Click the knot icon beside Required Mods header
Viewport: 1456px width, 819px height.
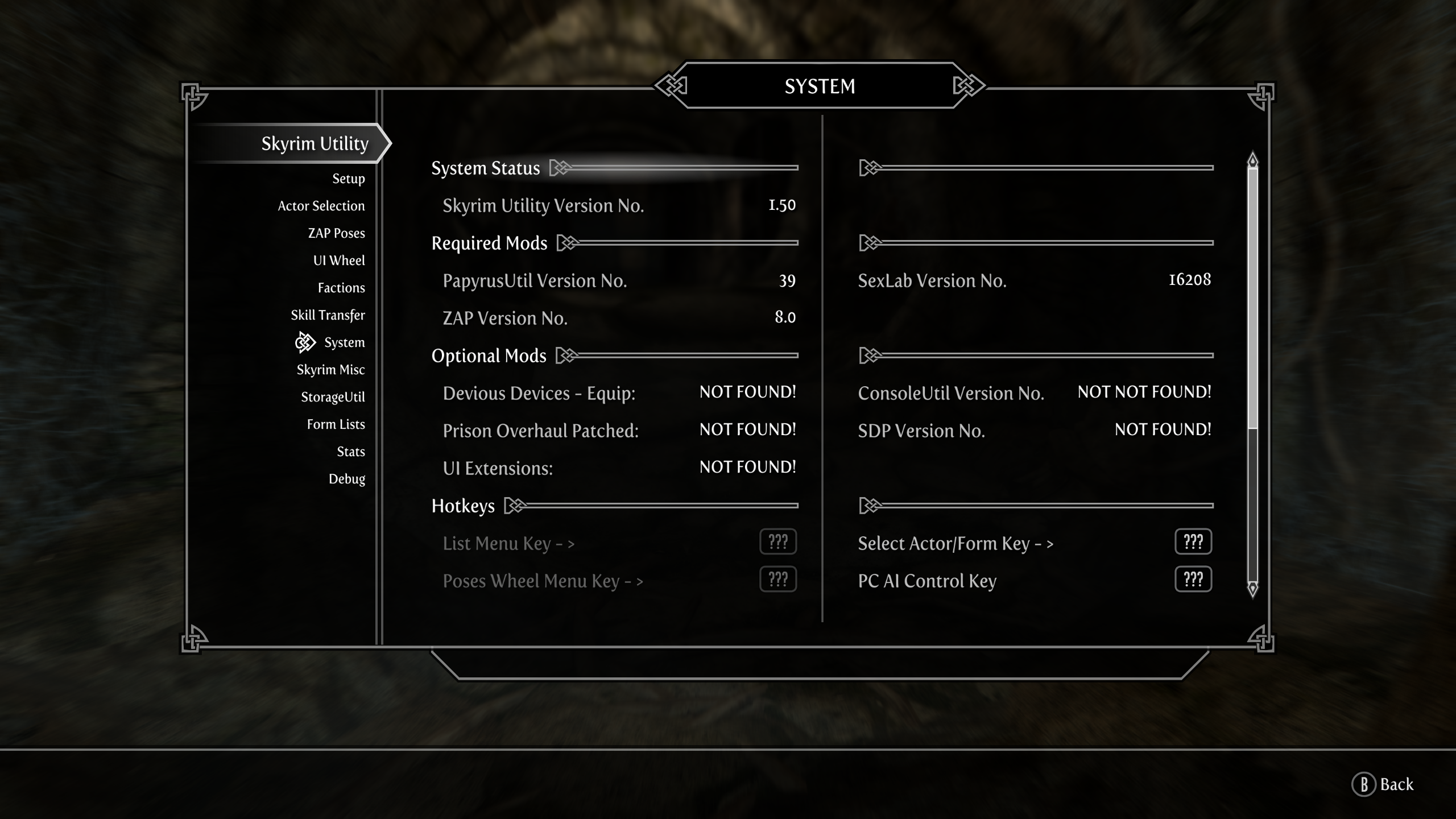(x=567, y=243)
